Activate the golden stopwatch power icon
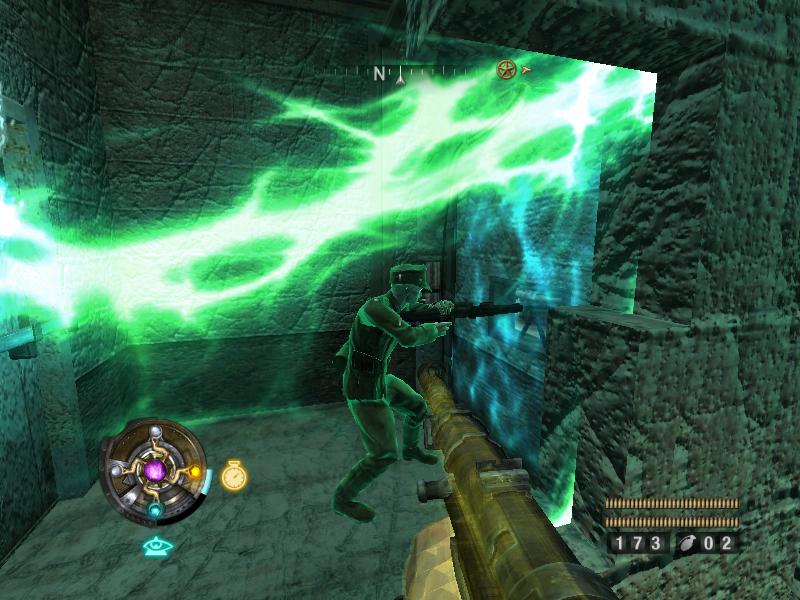 234,476
